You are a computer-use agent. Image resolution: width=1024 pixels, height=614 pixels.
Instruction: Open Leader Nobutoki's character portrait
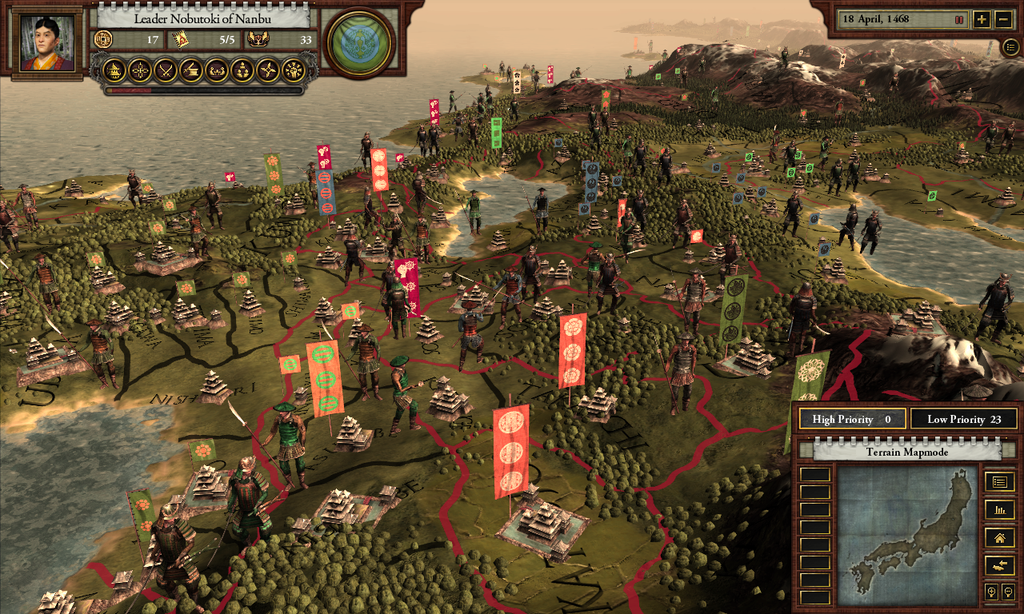pos(47,43)
